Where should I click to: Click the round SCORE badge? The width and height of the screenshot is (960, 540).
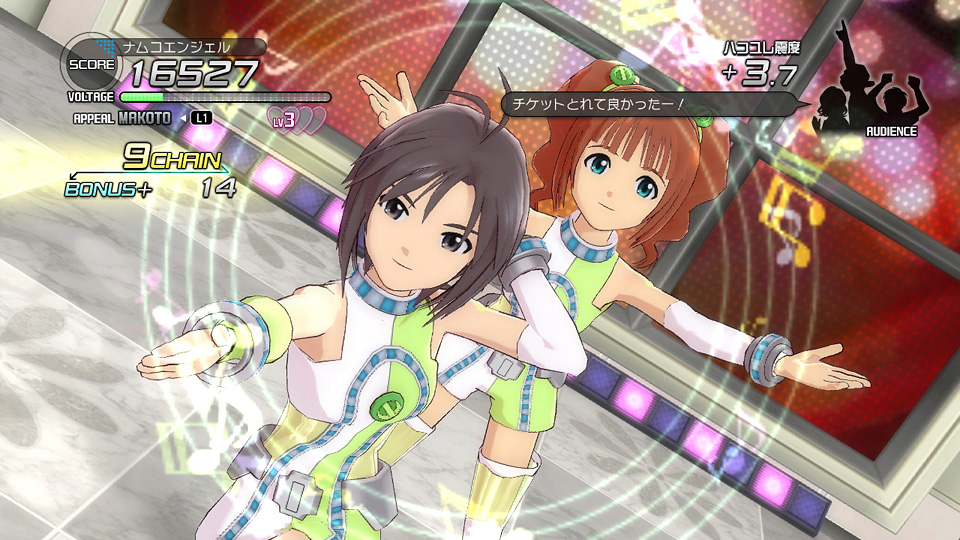click(88, 65)
